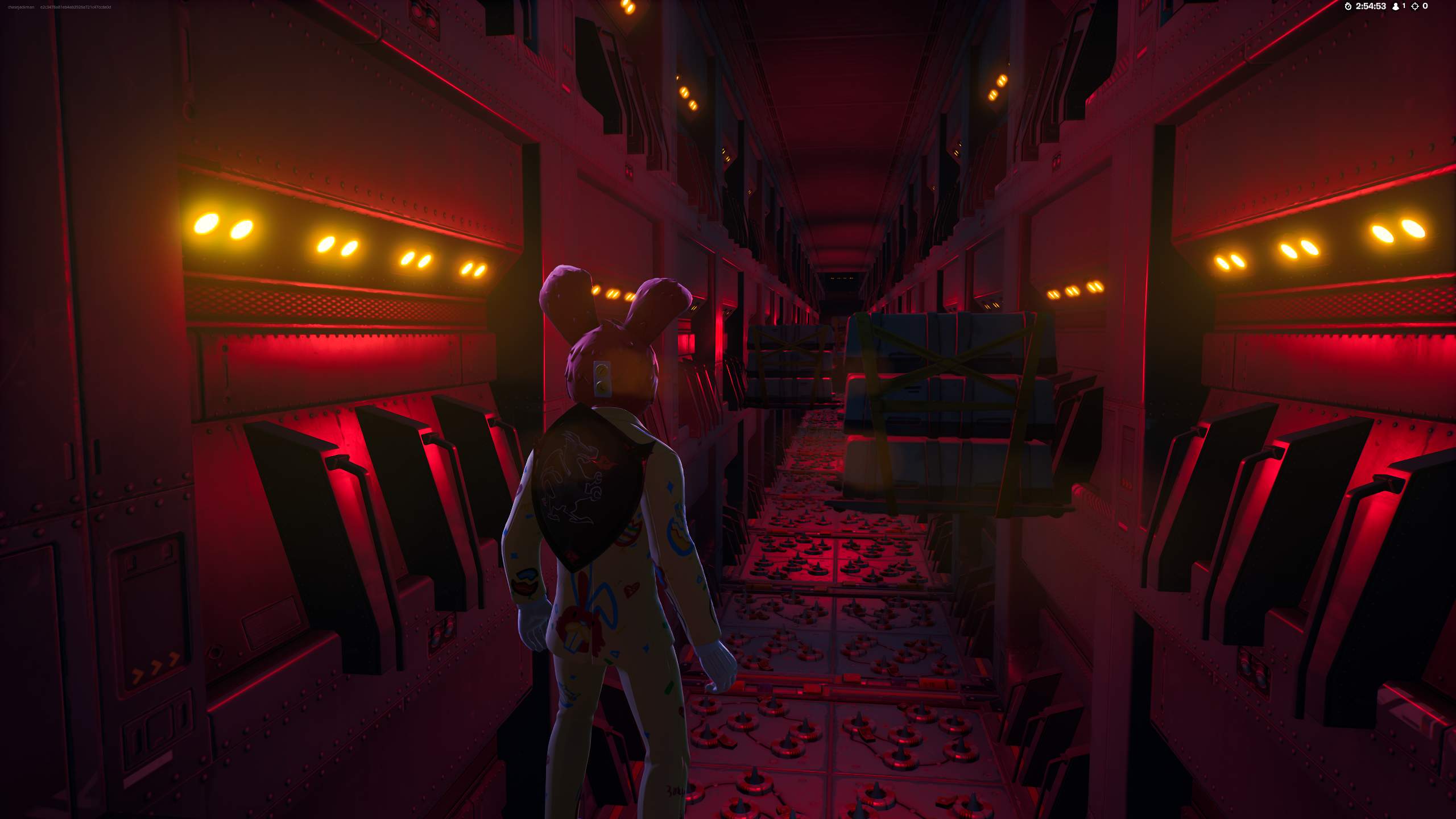Click the session ID text at top left
1456x819 pixels.
tap(77, 7)
